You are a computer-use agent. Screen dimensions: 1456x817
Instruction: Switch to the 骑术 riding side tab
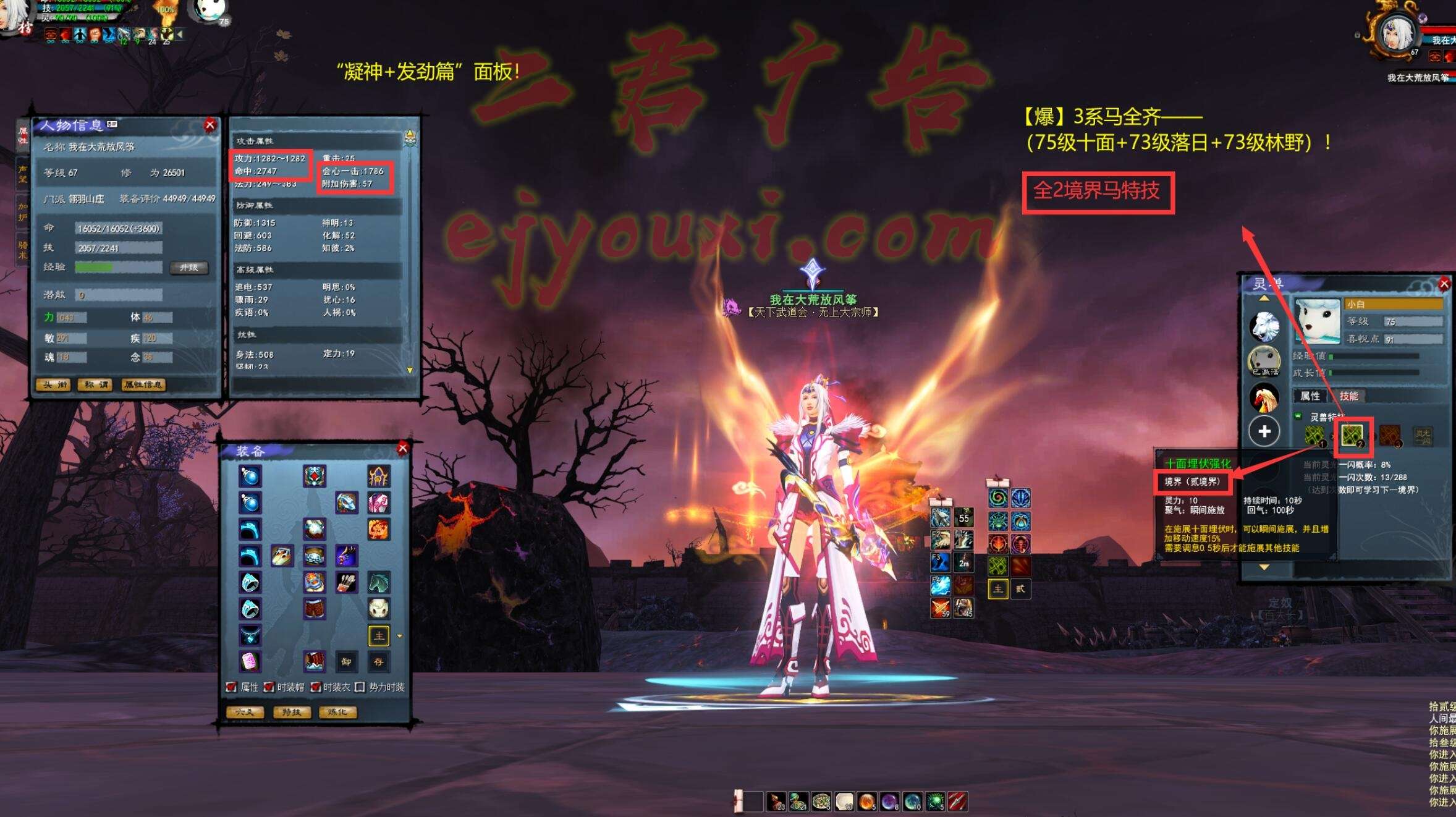tap(23, 250)
